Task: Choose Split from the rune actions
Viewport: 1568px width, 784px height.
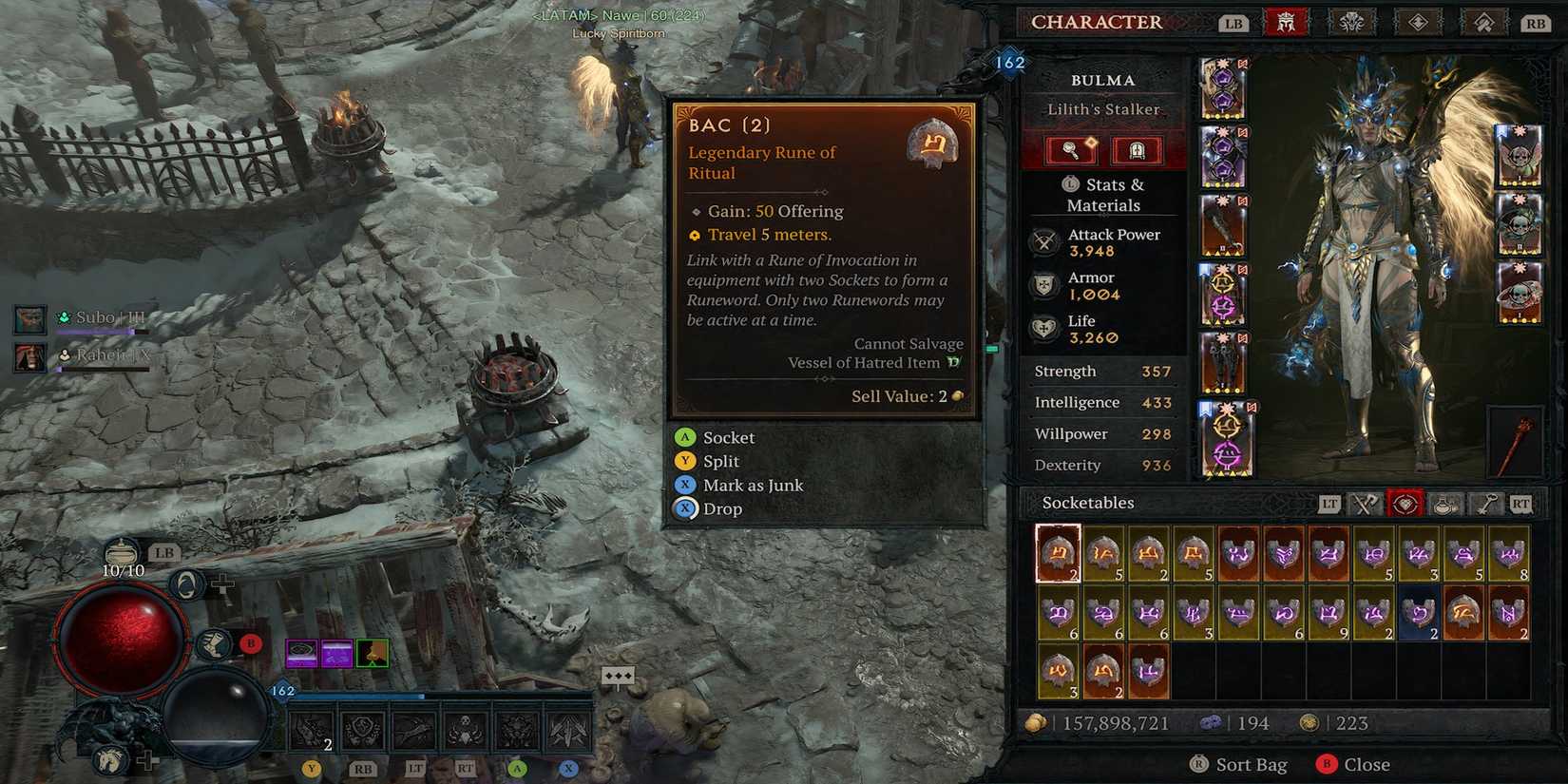Action: coord(720,462)
